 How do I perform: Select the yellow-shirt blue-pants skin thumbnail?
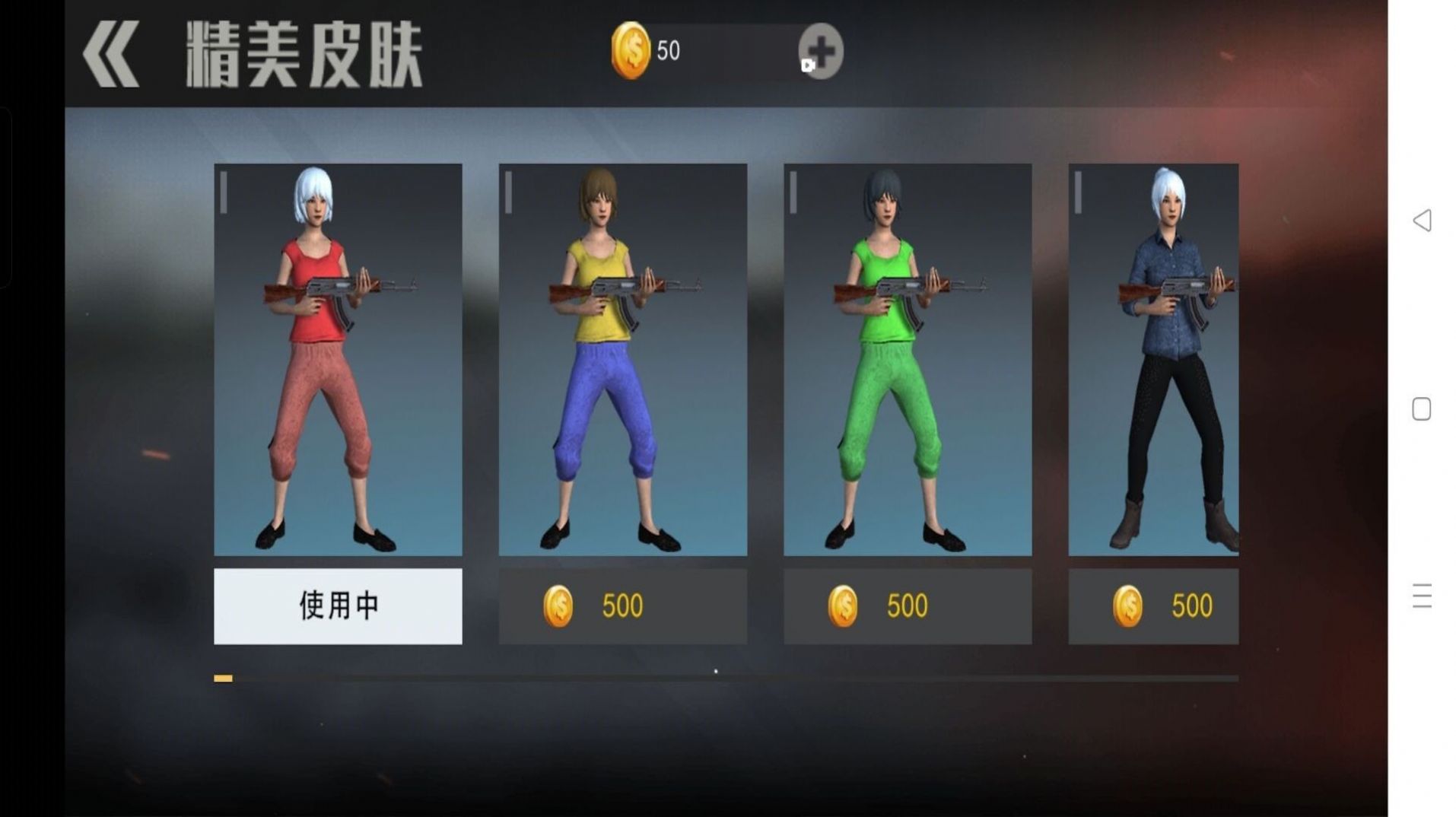pyautogui.click(x=622, y=358)
